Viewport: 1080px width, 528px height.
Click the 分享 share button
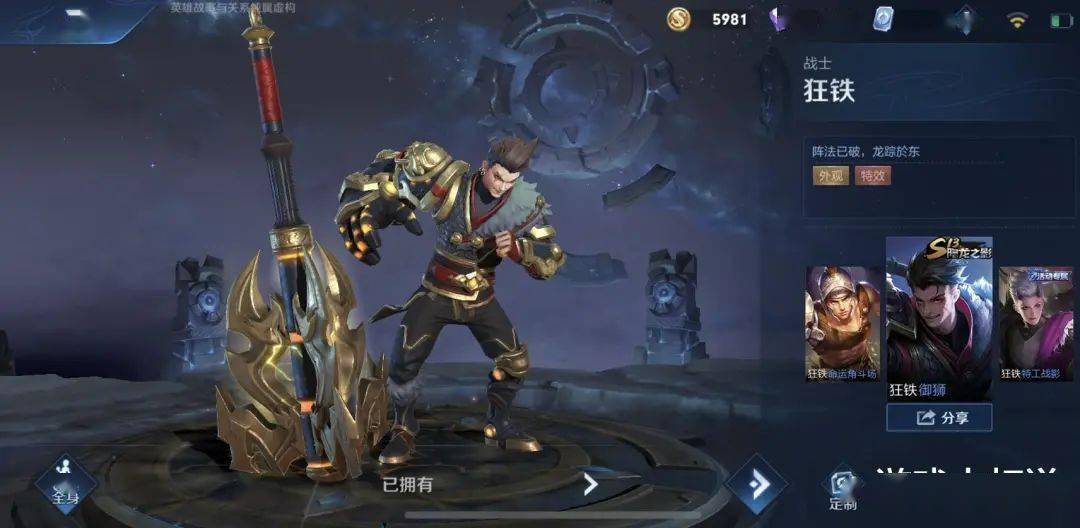[939, 417]
